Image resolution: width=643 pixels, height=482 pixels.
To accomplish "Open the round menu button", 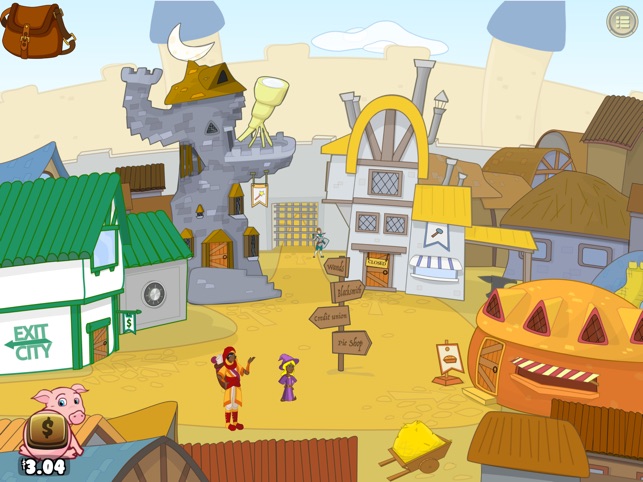I will [x=622, y=21].
